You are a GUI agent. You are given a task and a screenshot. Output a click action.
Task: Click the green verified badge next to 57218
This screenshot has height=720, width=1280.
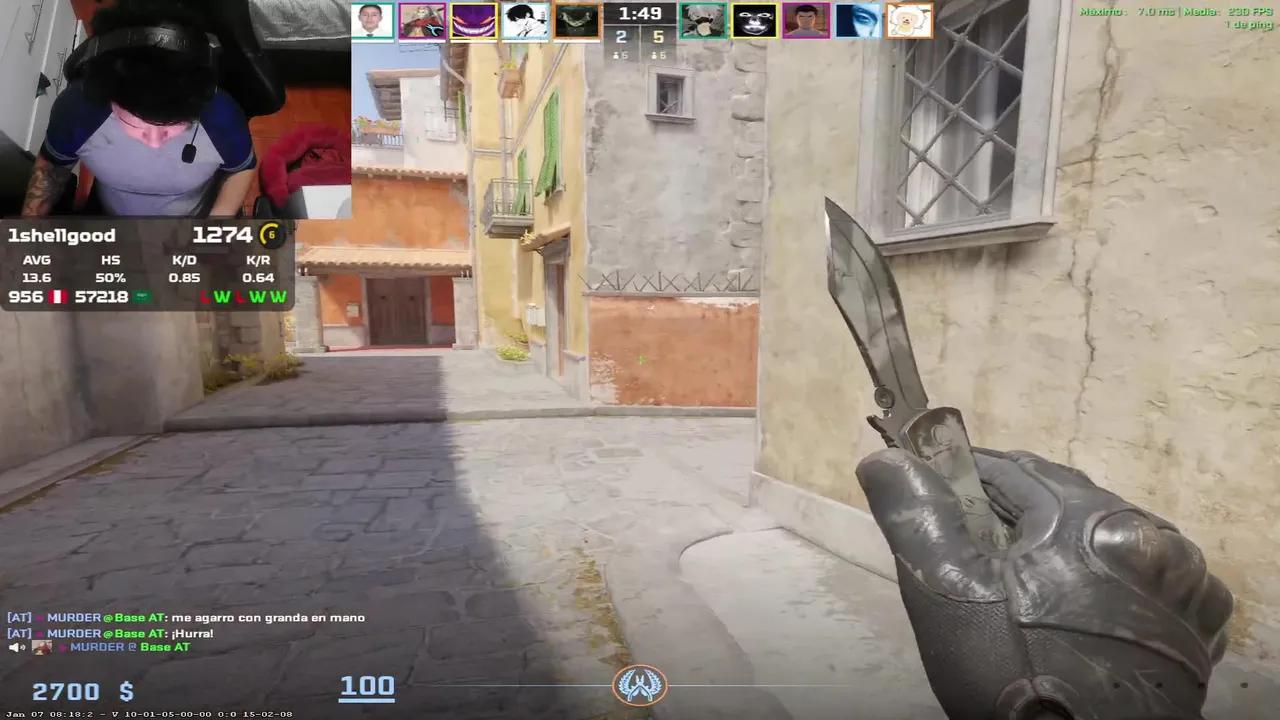pyautogui.click(x=140, y=296)
